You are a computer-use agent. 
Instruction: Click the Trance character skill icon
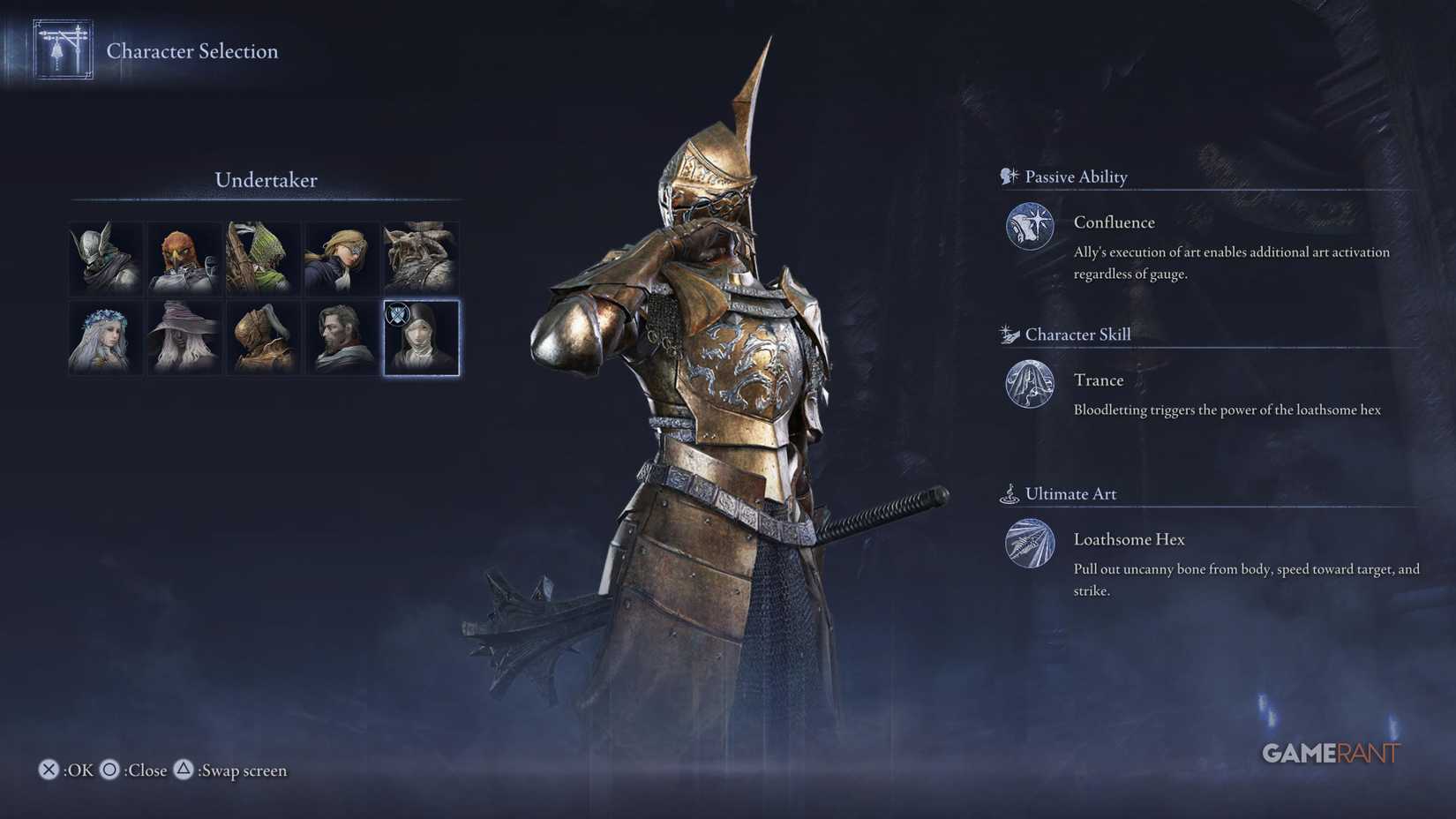click(x=1029, y=386)
